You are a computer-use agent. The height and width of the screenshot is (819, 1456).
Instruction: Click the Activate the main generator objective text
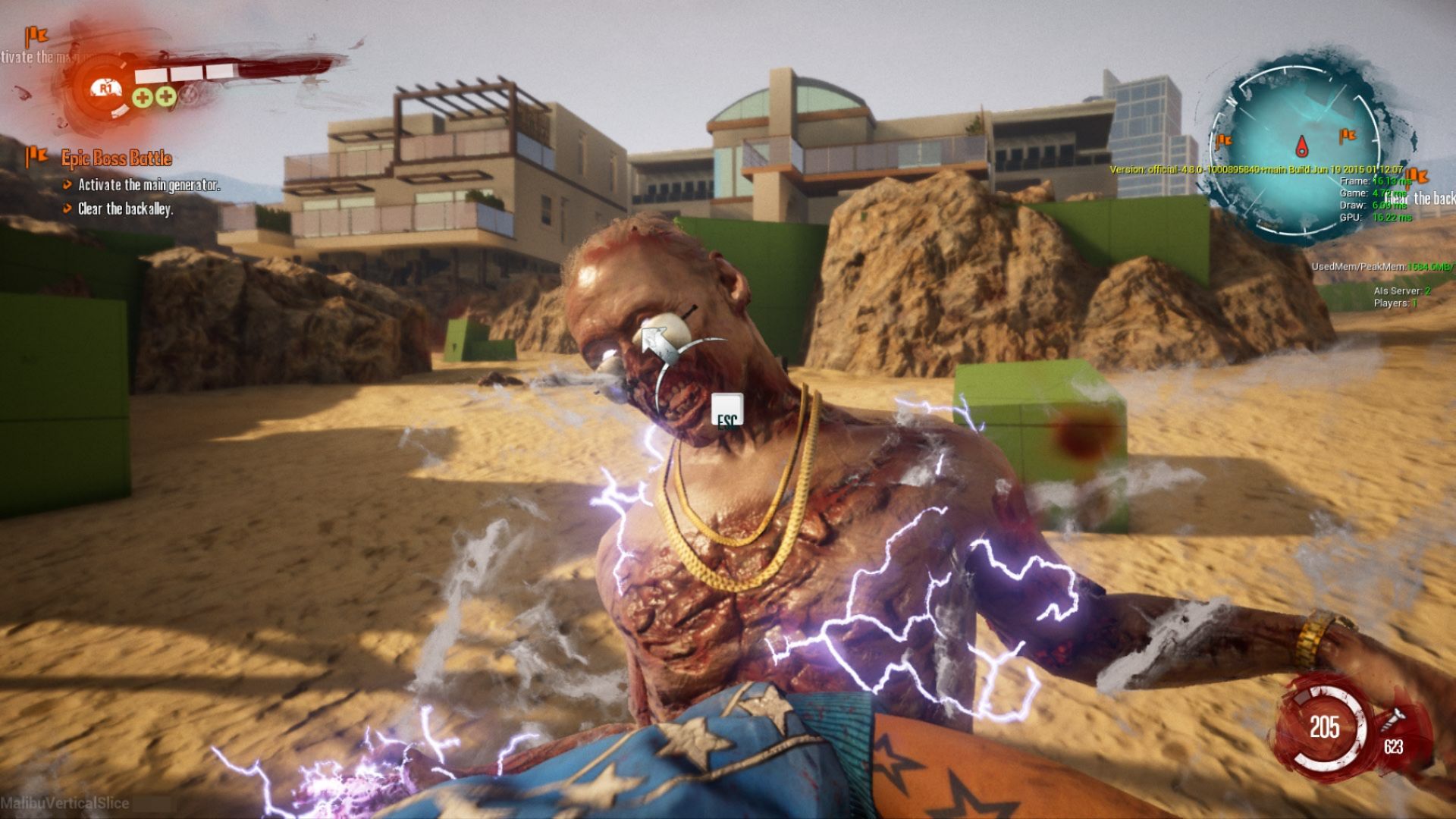(x=149, y=184)
